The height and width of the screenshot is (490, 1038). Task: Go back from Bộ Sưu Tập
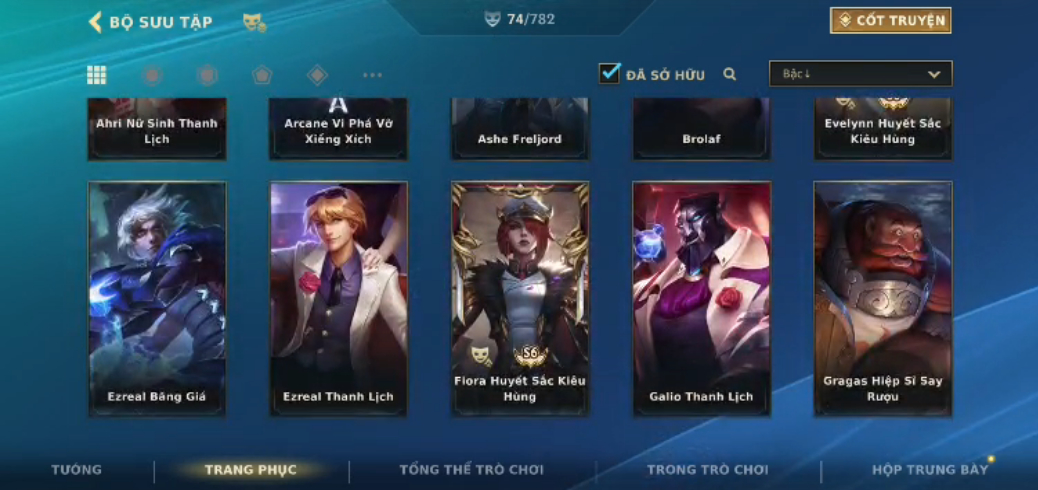point(96,22)
